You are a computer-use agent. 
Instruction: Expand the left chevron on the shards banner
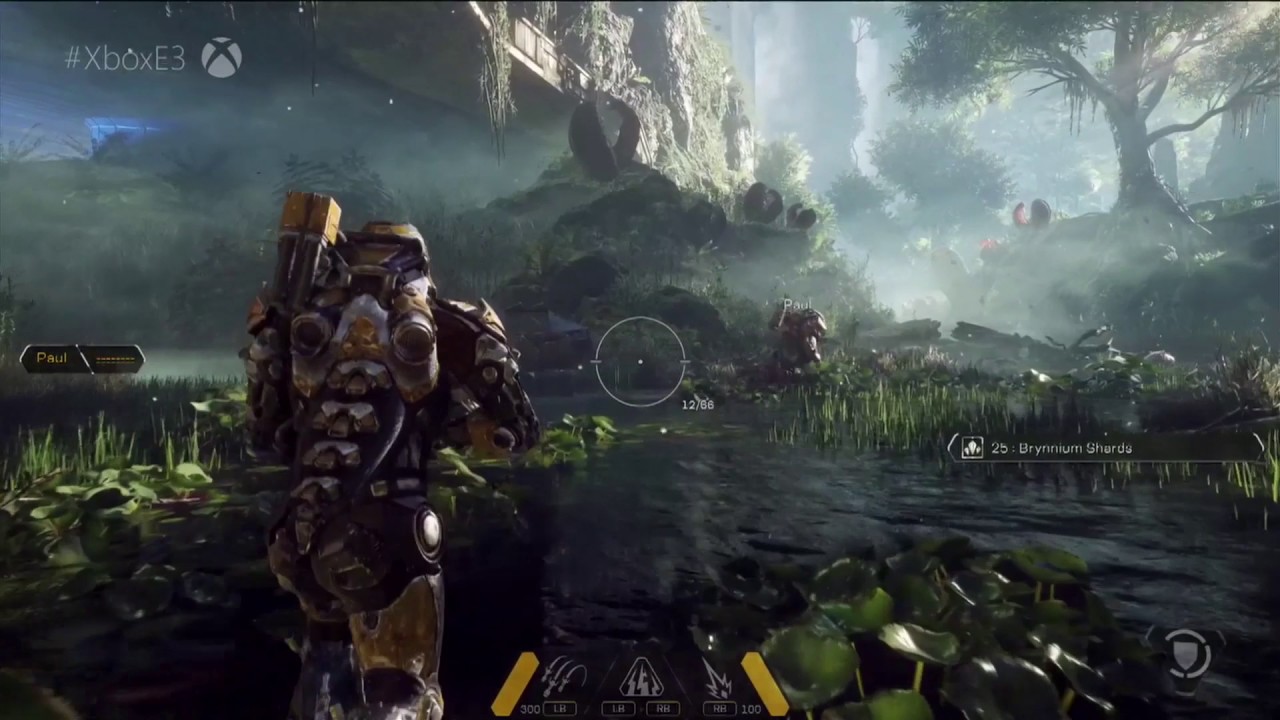(x=951, y=447)
